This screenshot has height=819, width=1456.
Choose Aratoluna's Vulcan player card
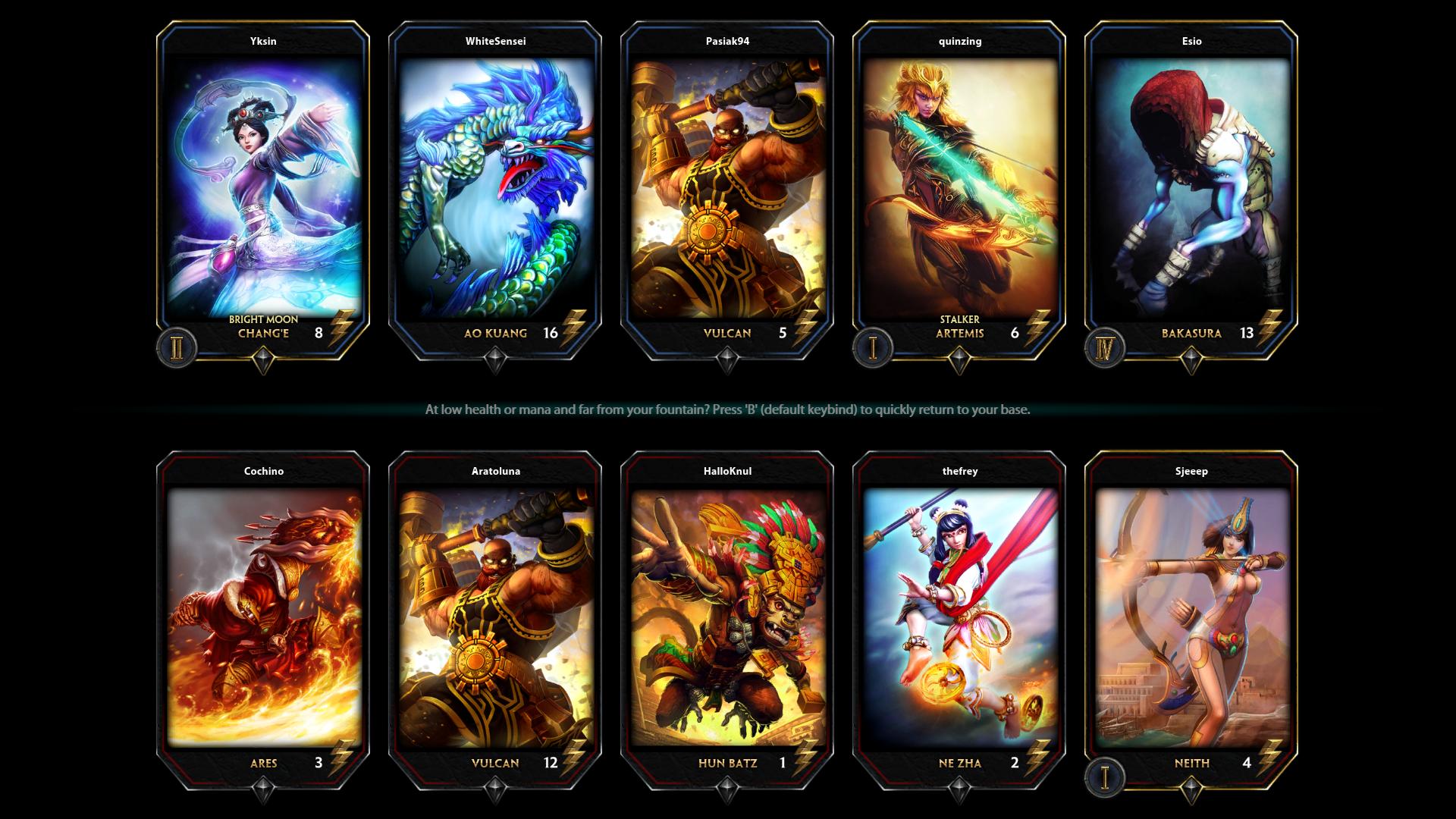495,618
